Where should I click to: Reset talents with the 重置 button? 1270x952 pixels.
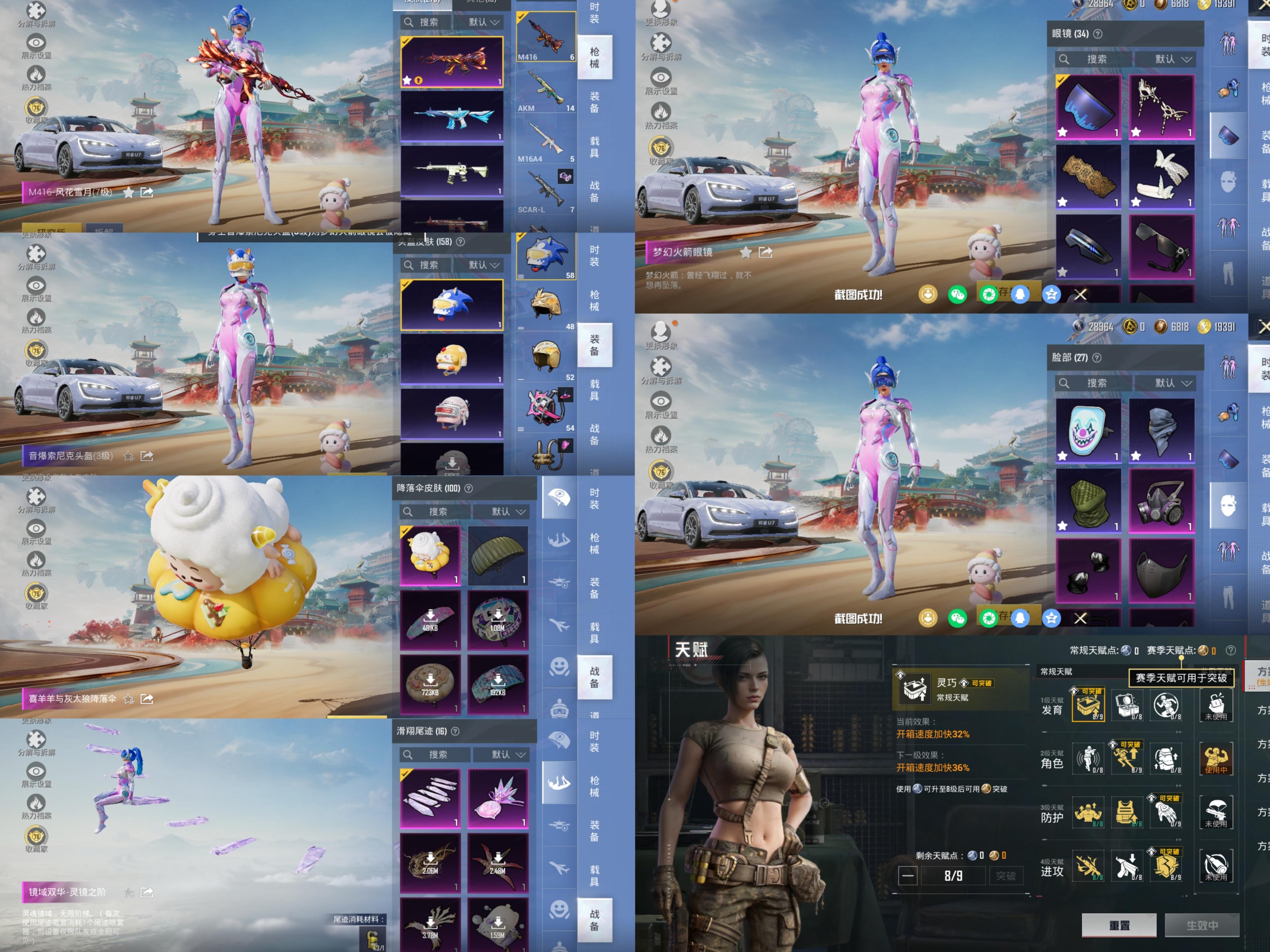click(x=1118, y=925)
